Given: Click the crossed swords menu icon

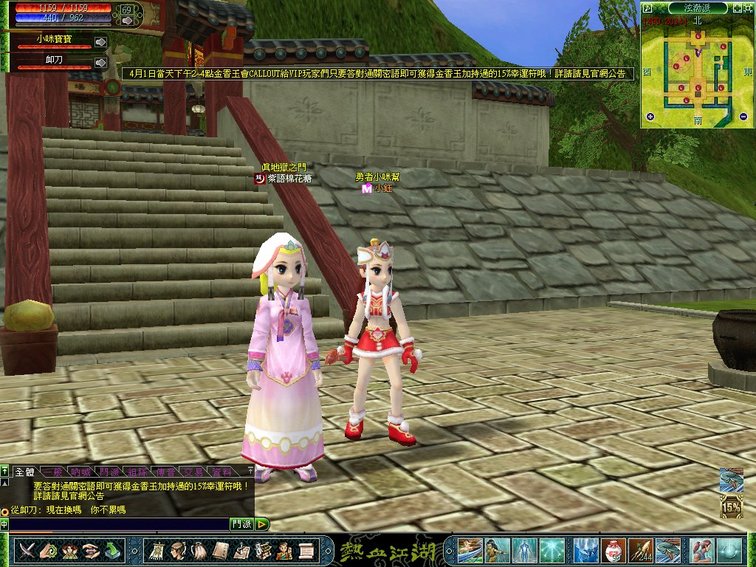Looking at the screenshot, I should [x=26, y=549].
